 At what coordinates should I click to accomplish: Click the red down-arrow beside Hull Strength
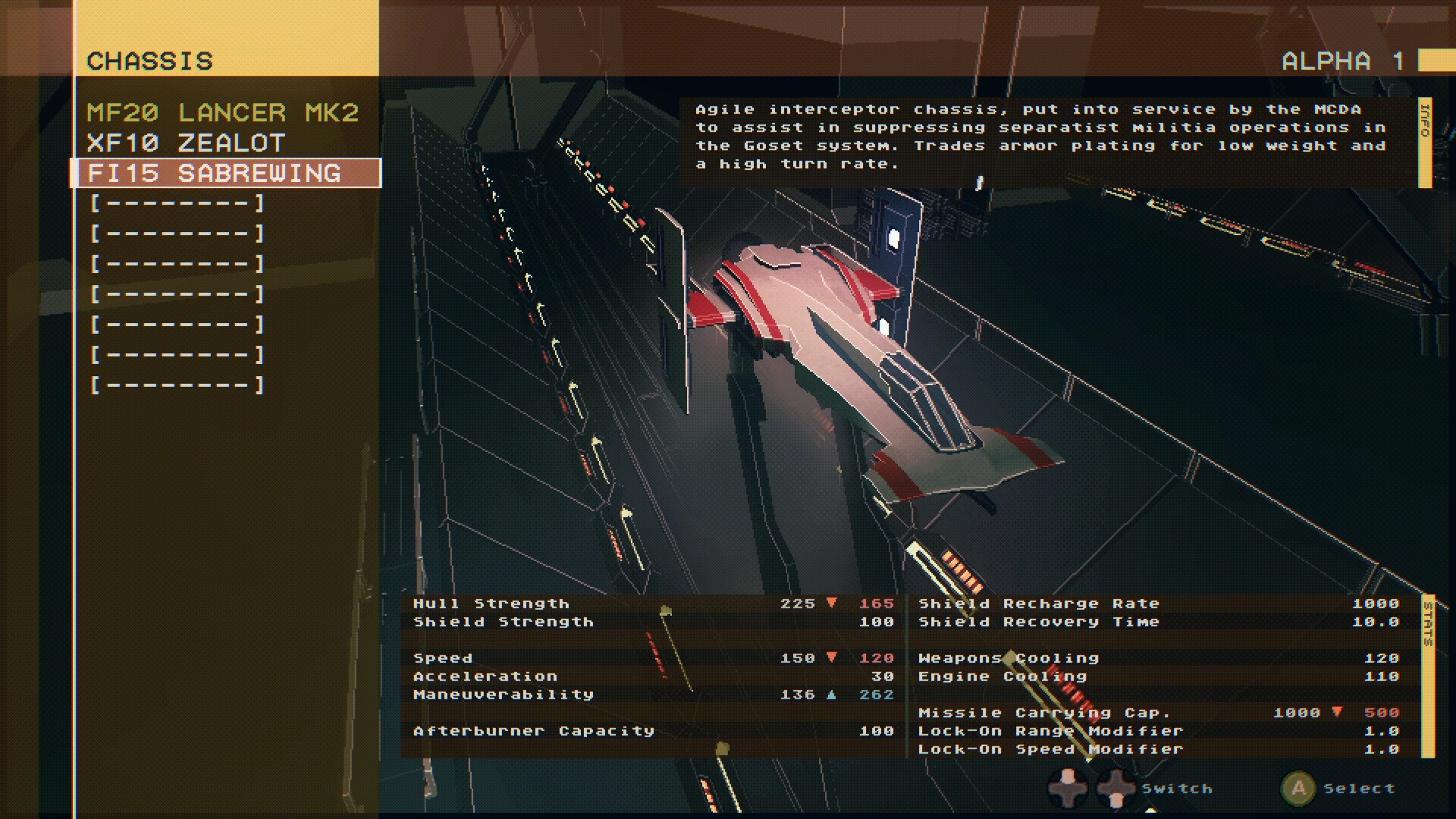(832, 603)
